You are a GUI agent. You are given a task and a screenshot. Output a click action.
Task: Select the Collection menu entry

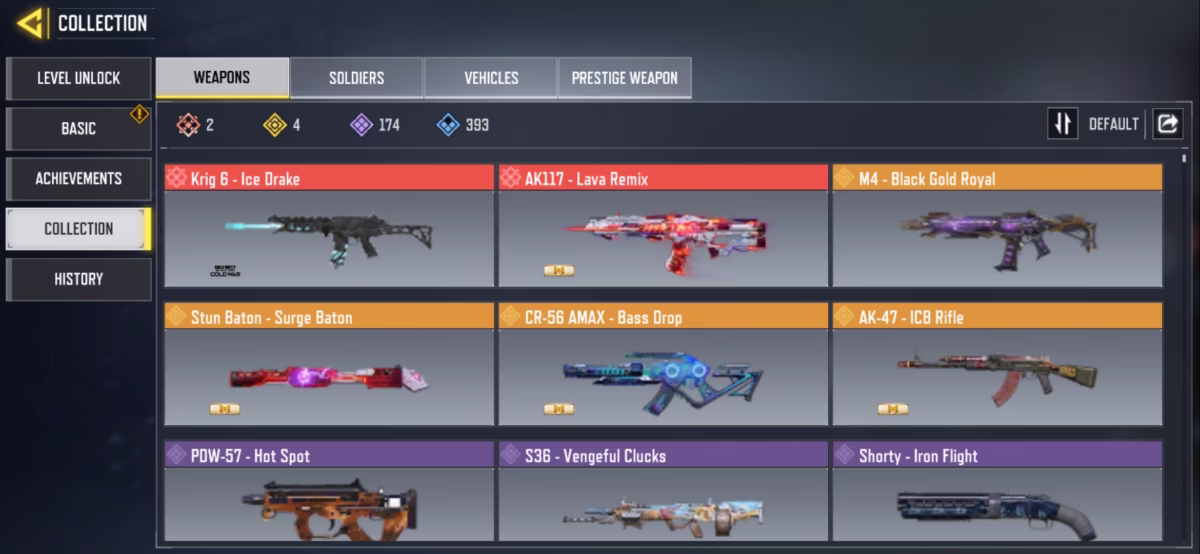coord(79,228)
